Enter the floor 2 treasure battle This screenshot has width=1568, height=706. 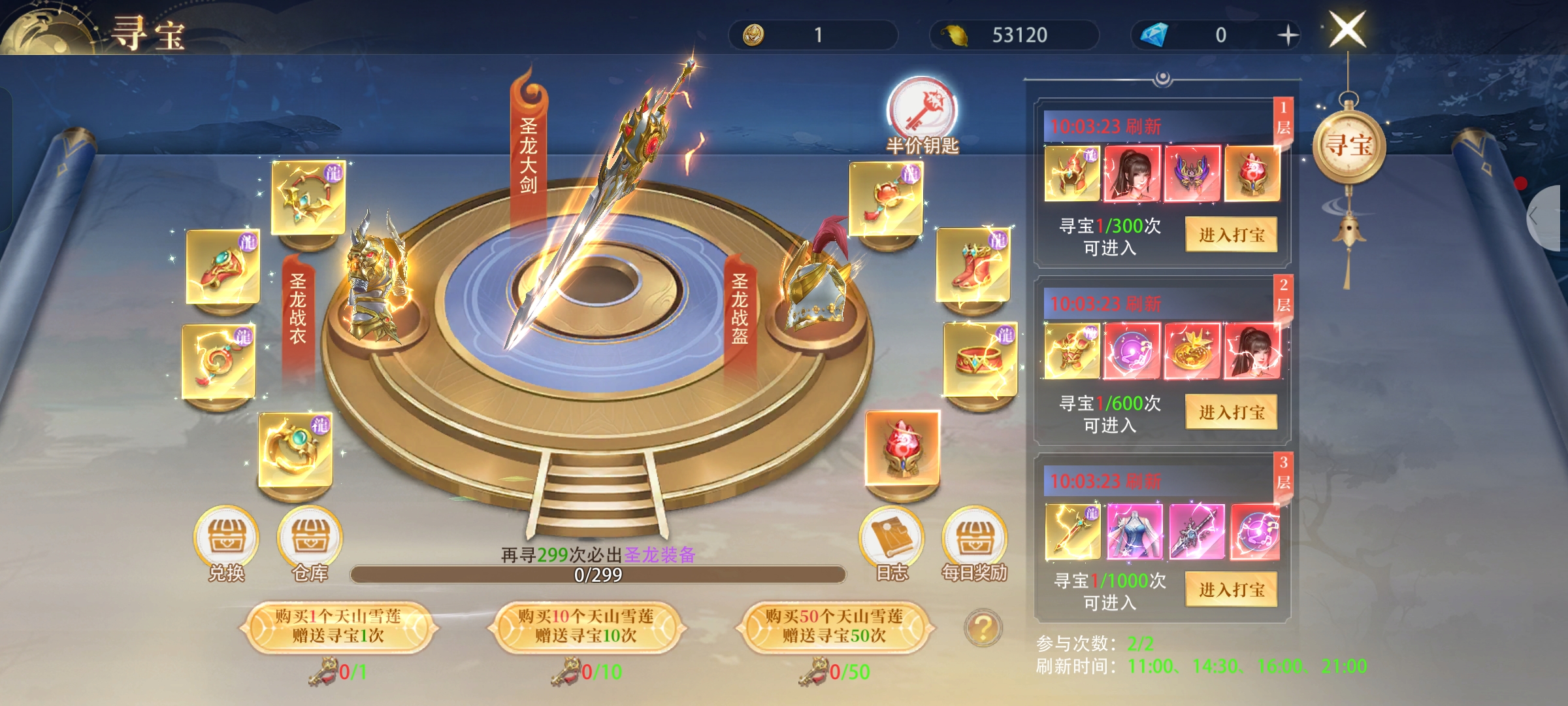pyautogui.click(x=1231, y=412)
